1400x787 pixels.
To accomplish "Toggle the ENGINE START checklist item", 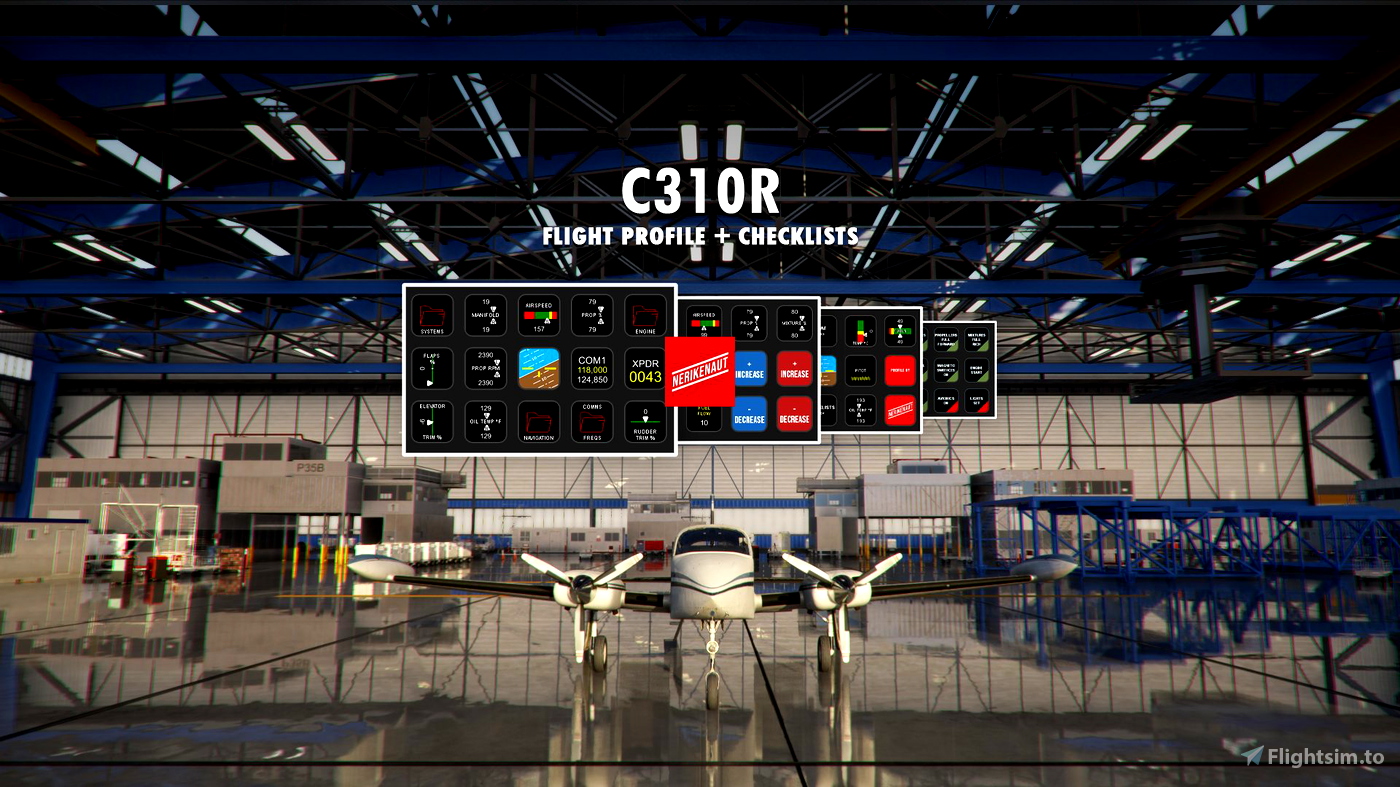I will tap(977, 370).
